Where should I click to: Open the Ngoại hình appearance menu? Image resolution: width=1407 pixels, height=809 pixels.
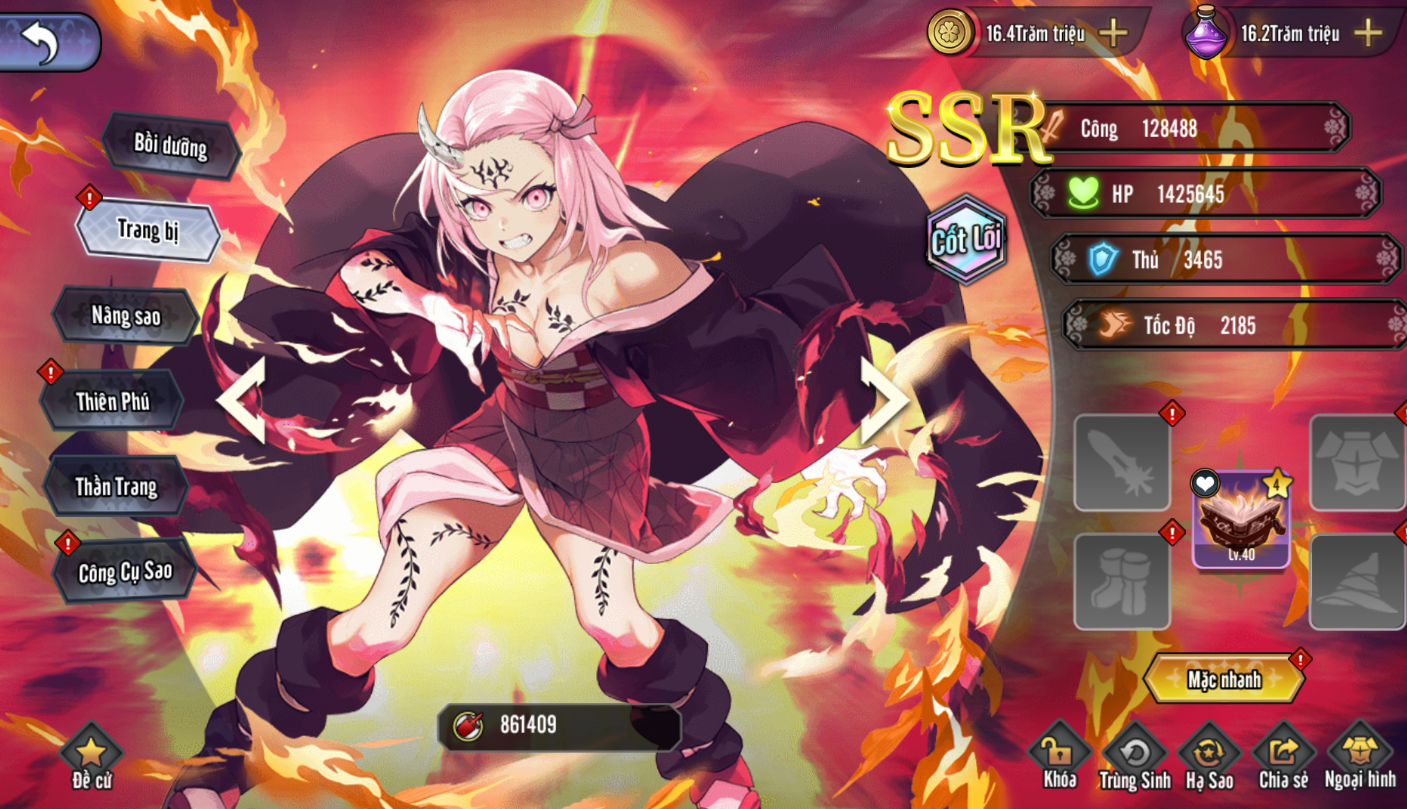click(1359, 757)
